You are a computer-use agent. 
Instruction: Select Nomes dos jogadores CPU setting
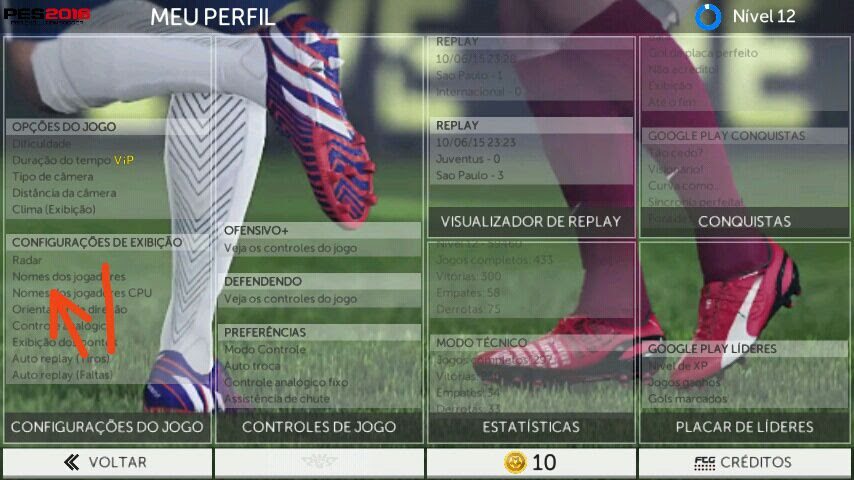(x=82, y=293)
